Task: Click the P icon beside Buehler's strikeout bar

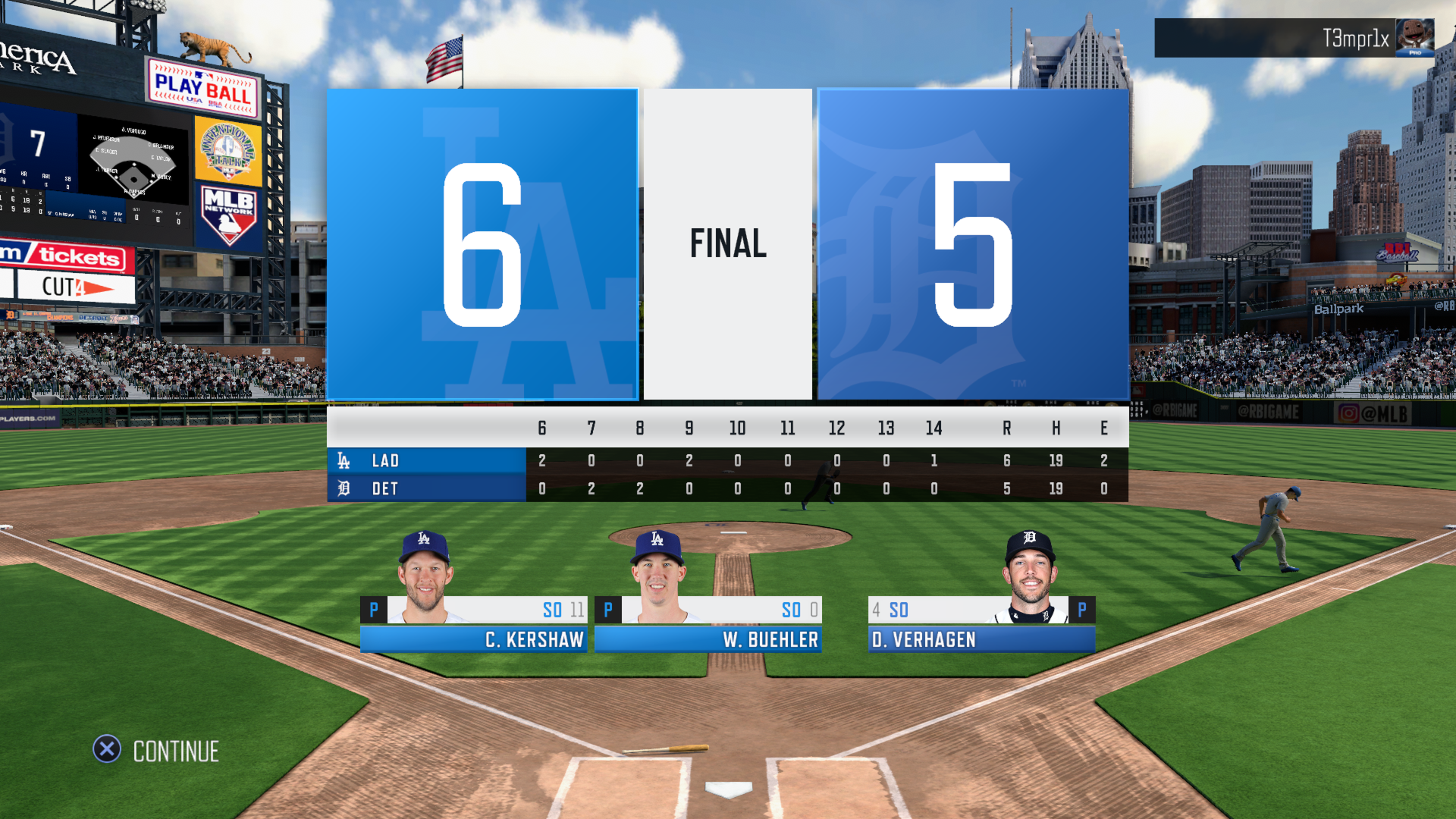Action: [x=607, y=609]
